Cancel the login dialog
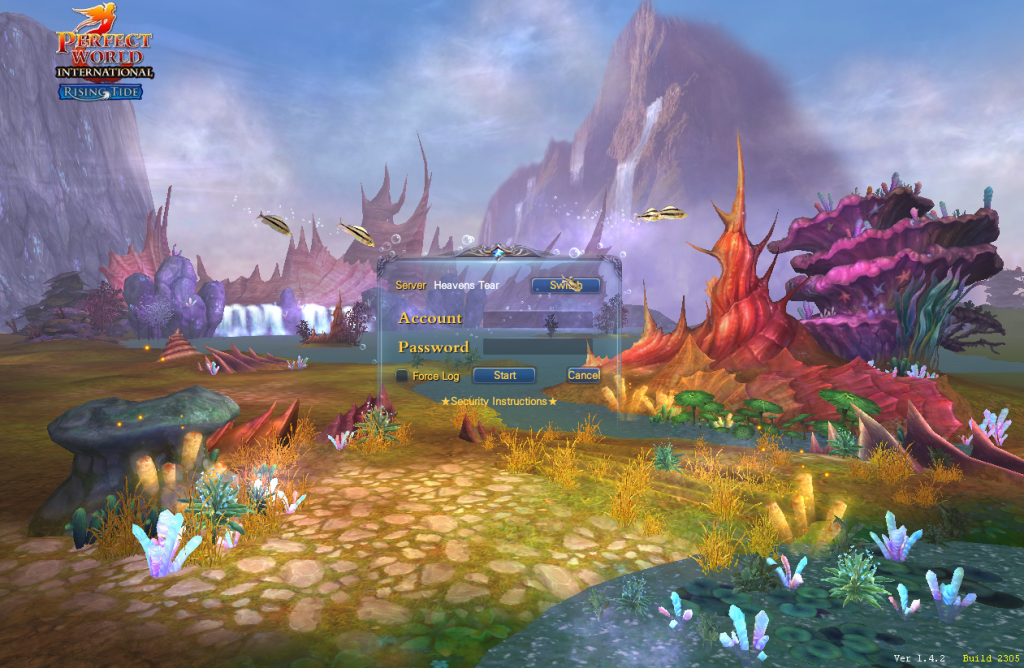Image resolution: width=1024 pixels, height=668 pixels. [x=583, y=375]
